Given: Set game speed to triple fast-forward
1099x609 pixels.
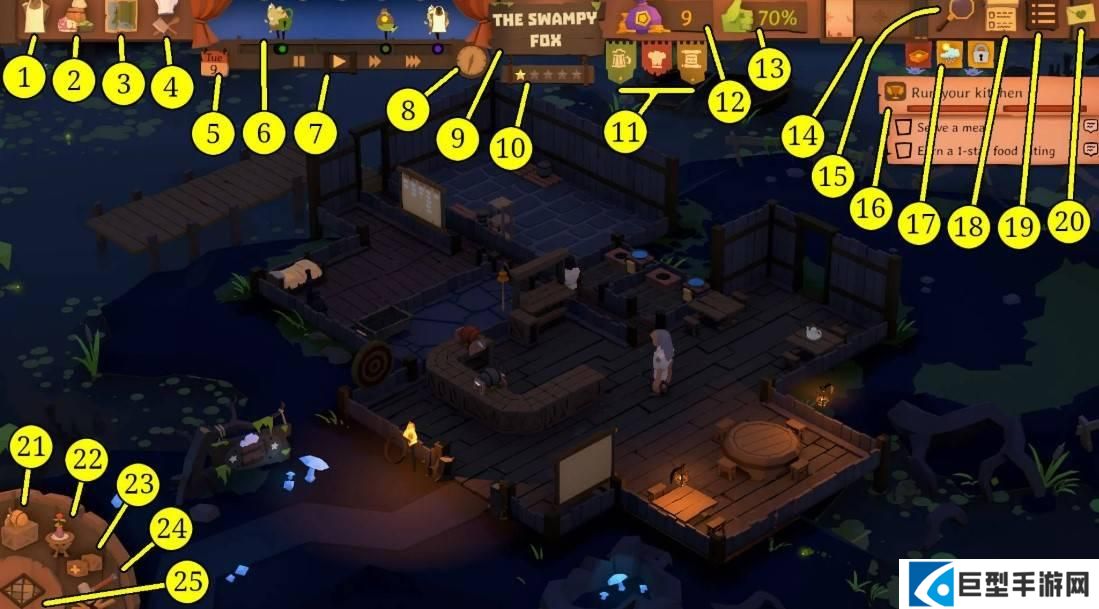Looking at the screenshot, I should coord(413,61).
